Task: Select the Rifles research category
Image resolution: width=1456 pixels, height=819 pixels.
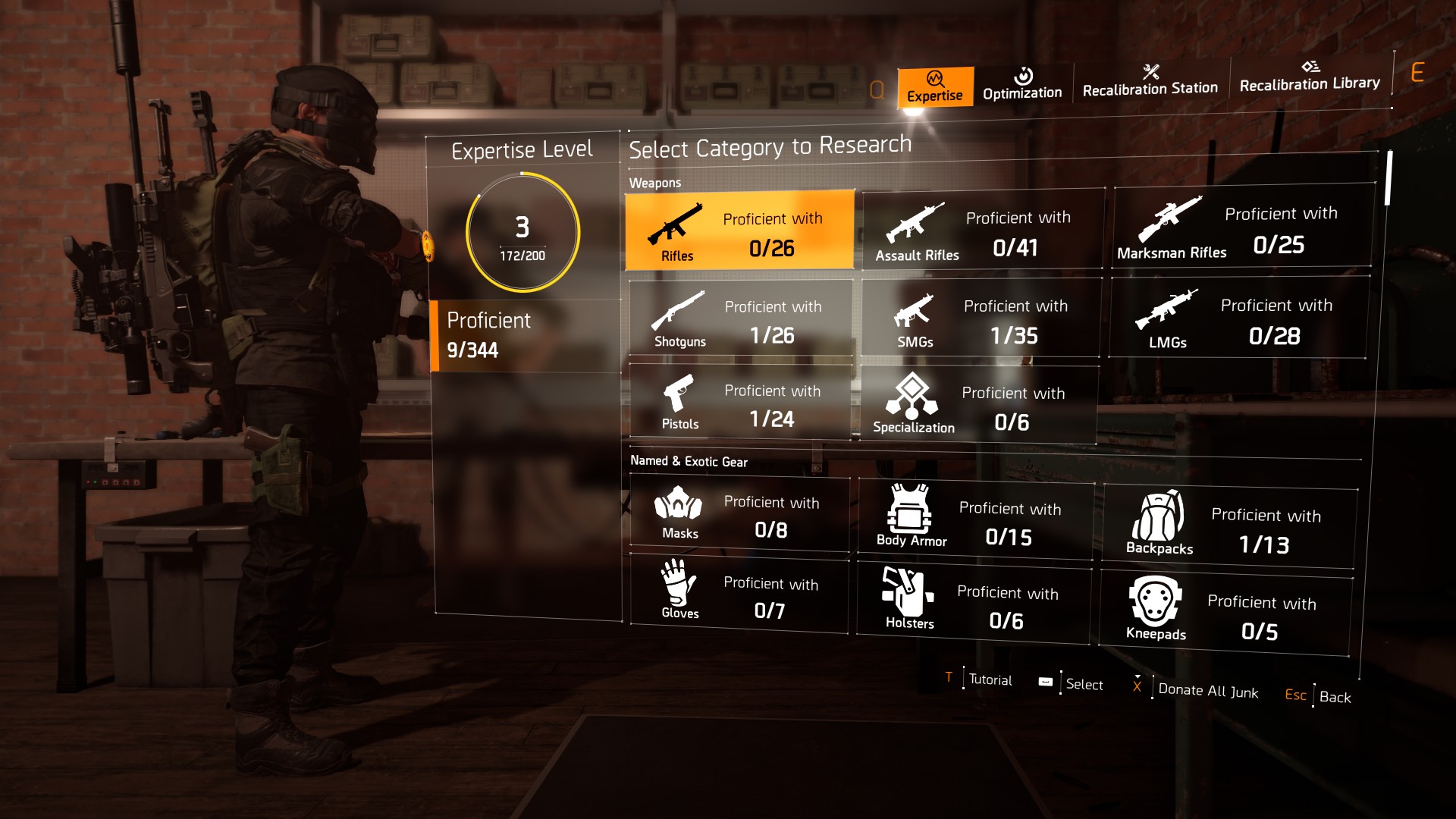Action: pyautogui.click(x=739, y=231)
